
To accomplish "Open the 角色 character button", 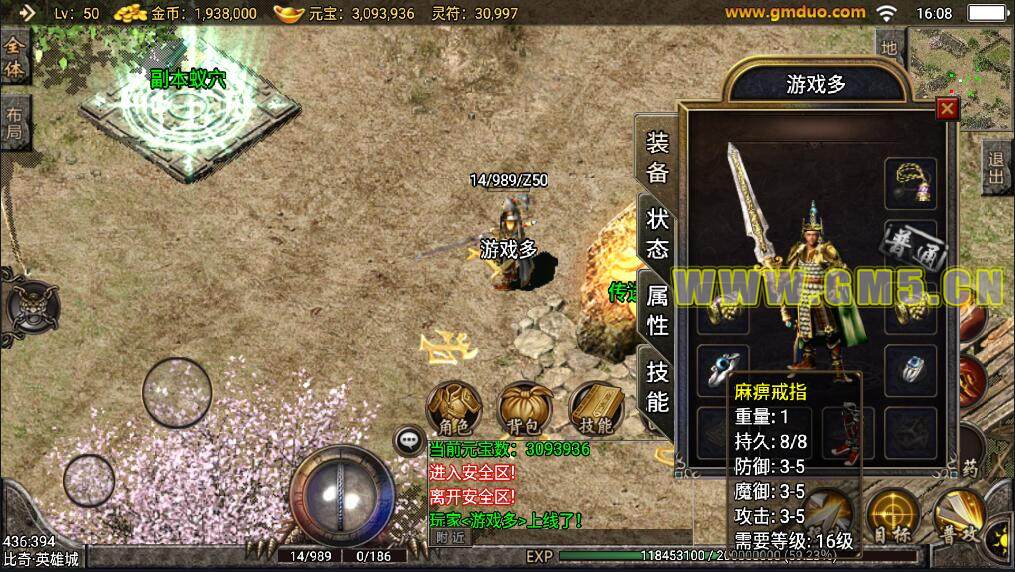I will pyautogui.click(x=454, y=409).
